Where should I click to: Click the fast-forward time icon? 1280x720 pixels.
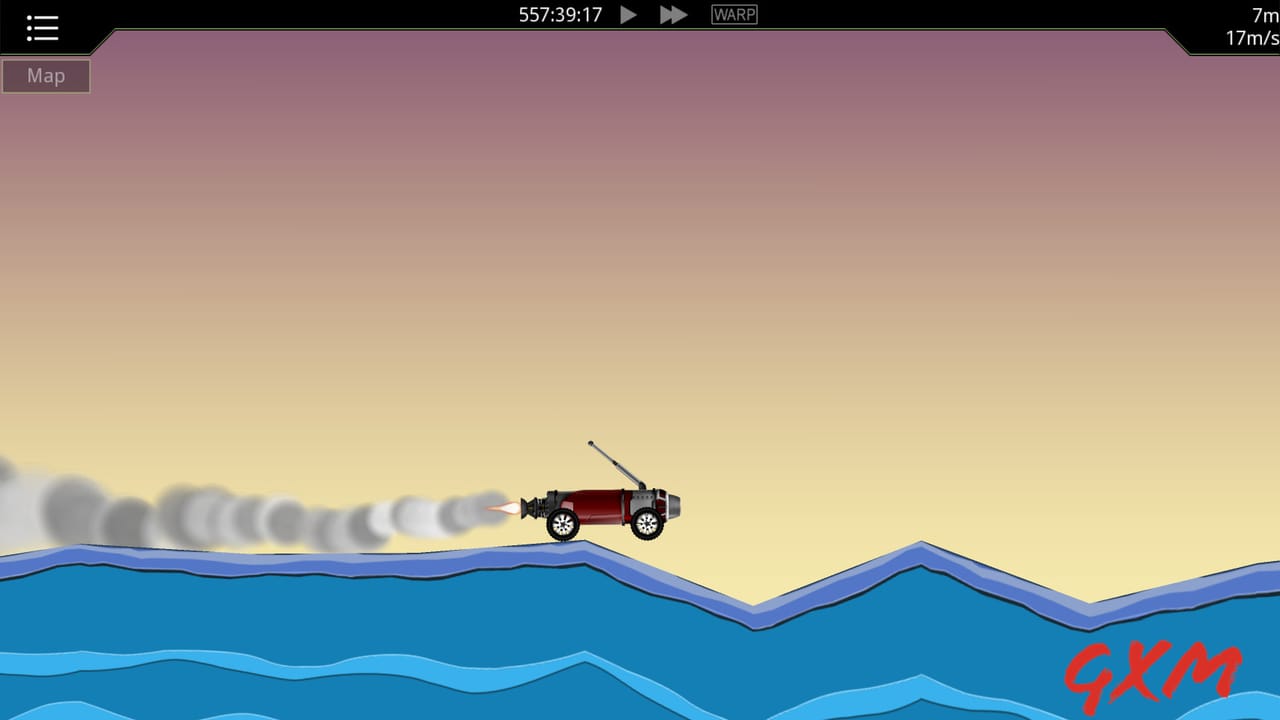[x=672, y=14]
